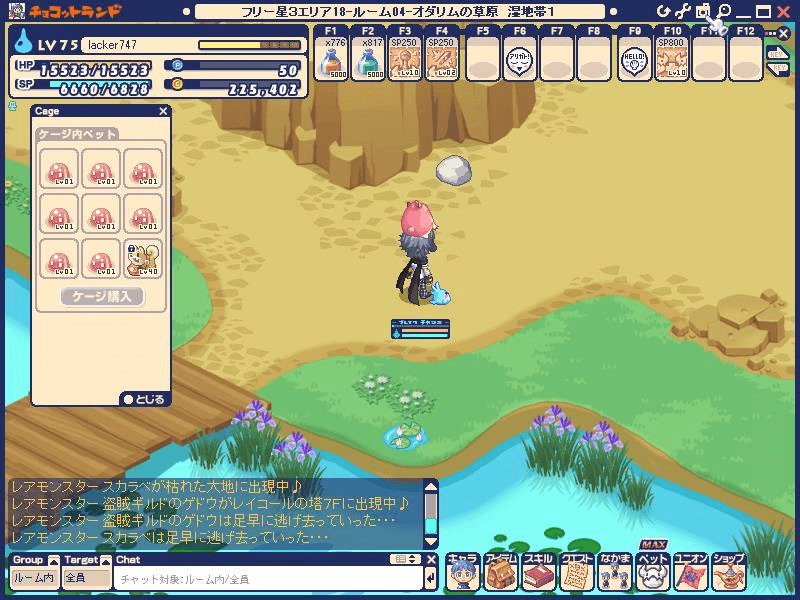Image resolution: width=800 pixels, height=600 pixels.
Task: Use the red potion in slot F1
Action: 331,64
